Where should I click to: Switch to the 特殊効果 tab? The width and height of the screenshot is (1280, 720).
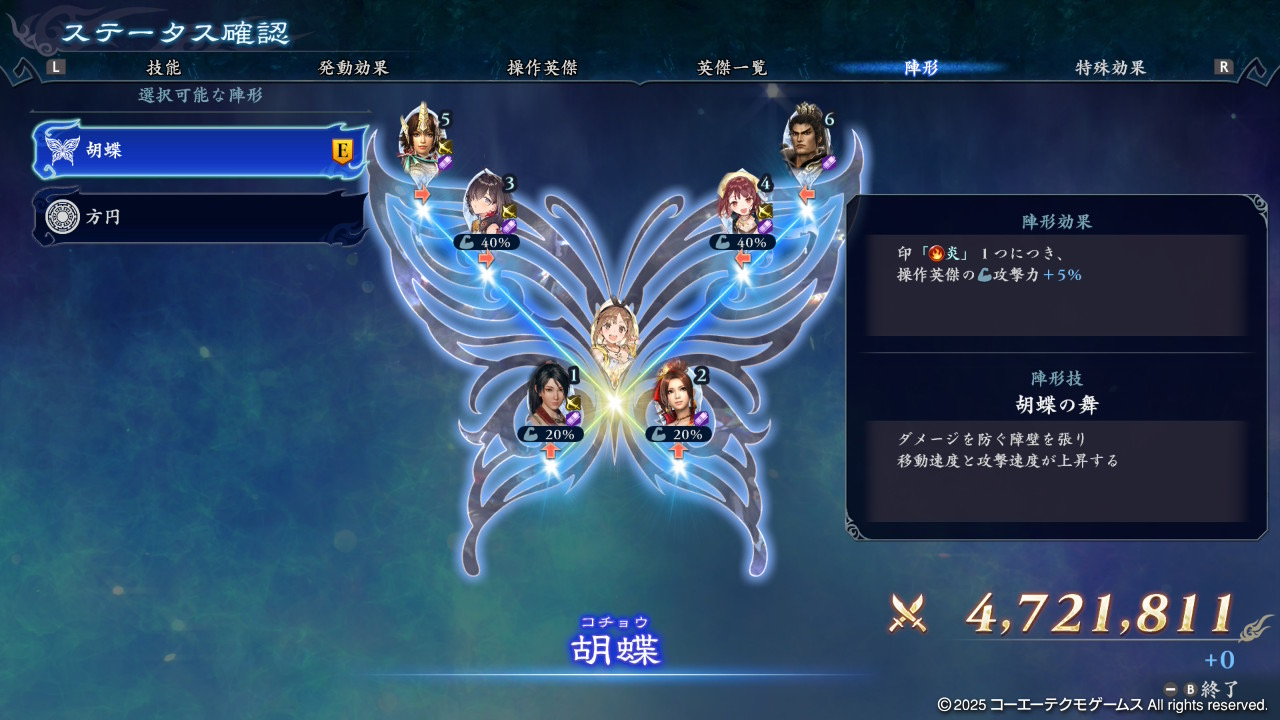(x=1108, y=65)
